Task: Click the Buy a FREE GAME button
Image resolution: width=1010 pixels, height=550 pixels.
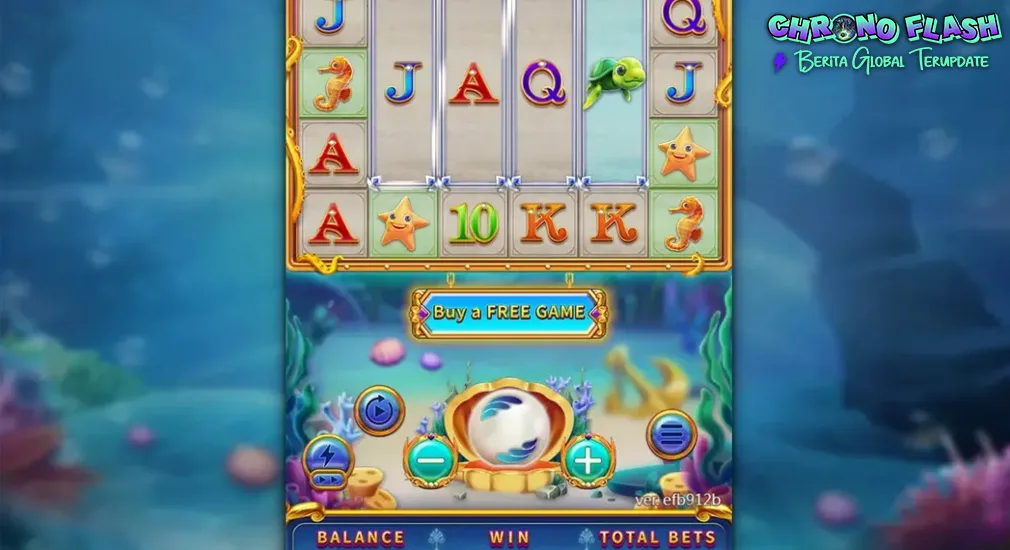Action: click(509, 312)
